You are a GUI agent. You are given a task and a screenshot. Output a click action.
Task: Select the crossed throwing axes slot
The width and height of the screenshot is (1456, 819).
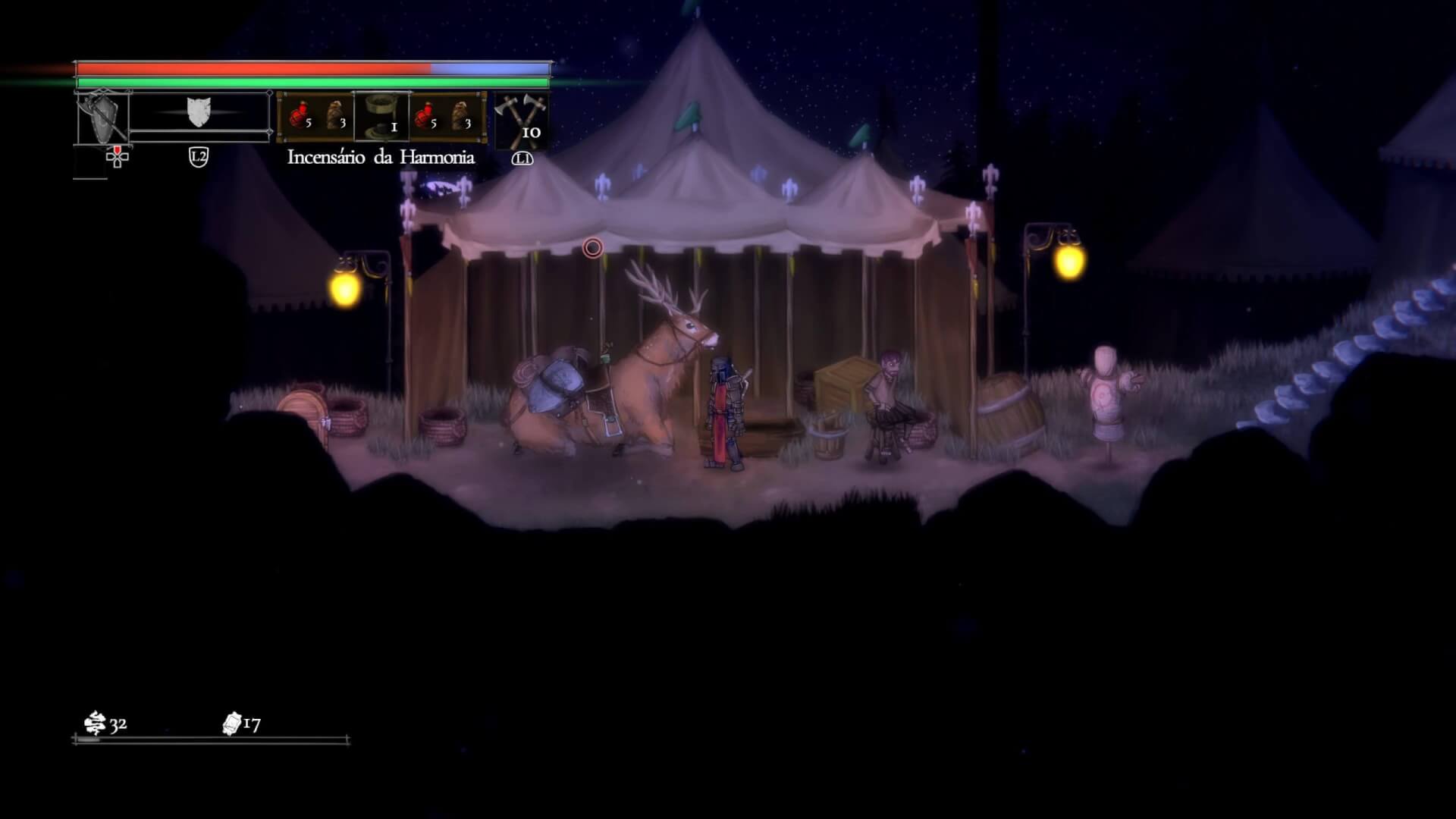point(520,119)
